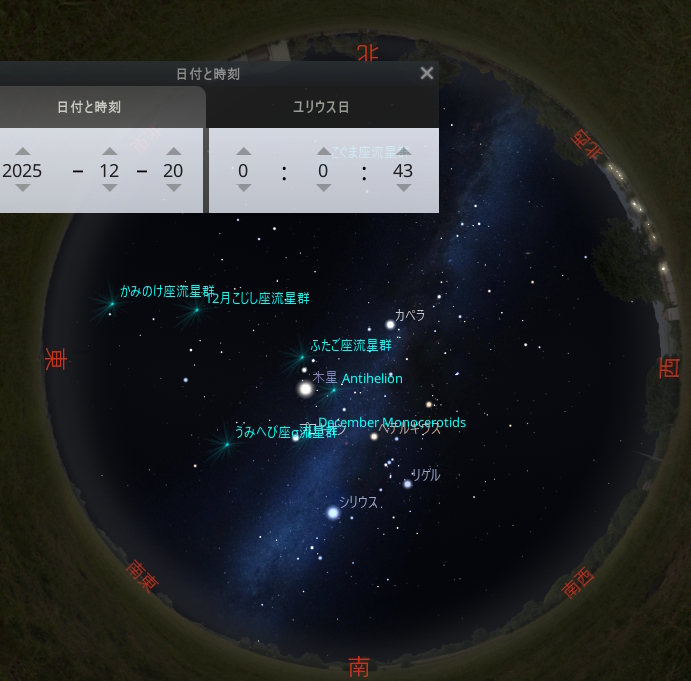Decrease the seconds value 43

tap(403, 188)
